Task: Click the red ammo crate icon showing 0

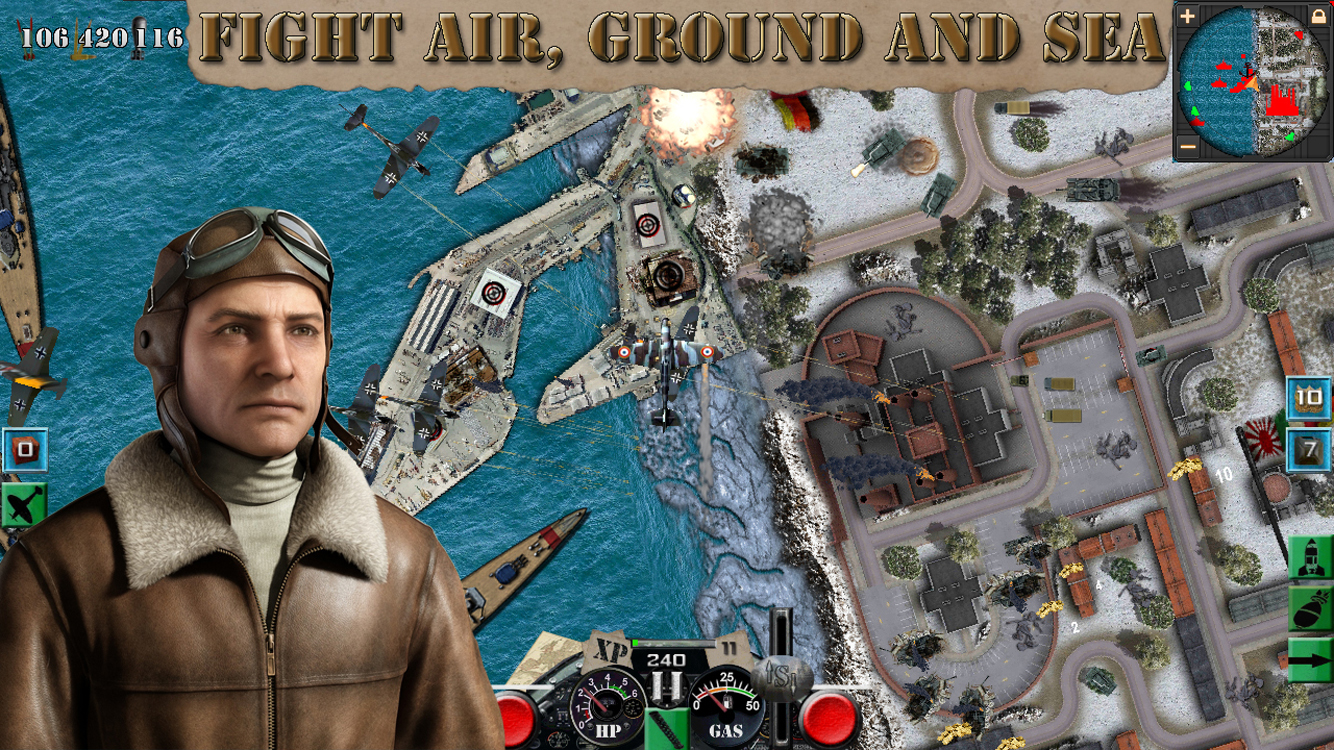Action: tap(25, 450)
